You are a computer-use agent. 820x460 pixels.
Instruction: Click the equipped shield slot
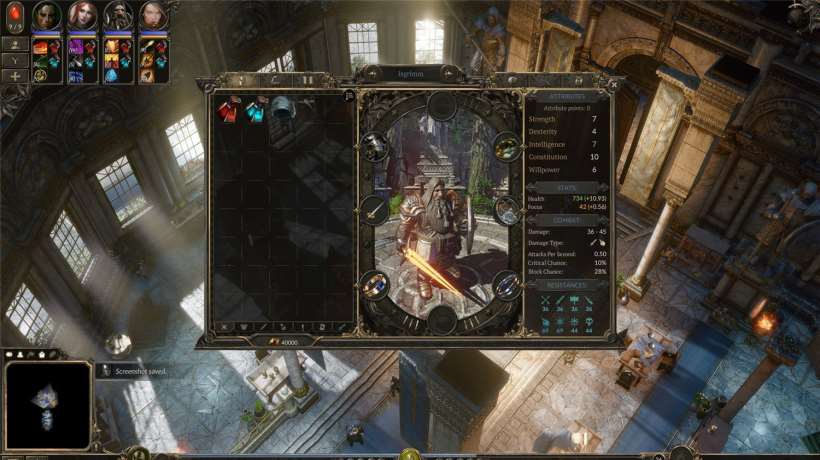tap(507, 209)
